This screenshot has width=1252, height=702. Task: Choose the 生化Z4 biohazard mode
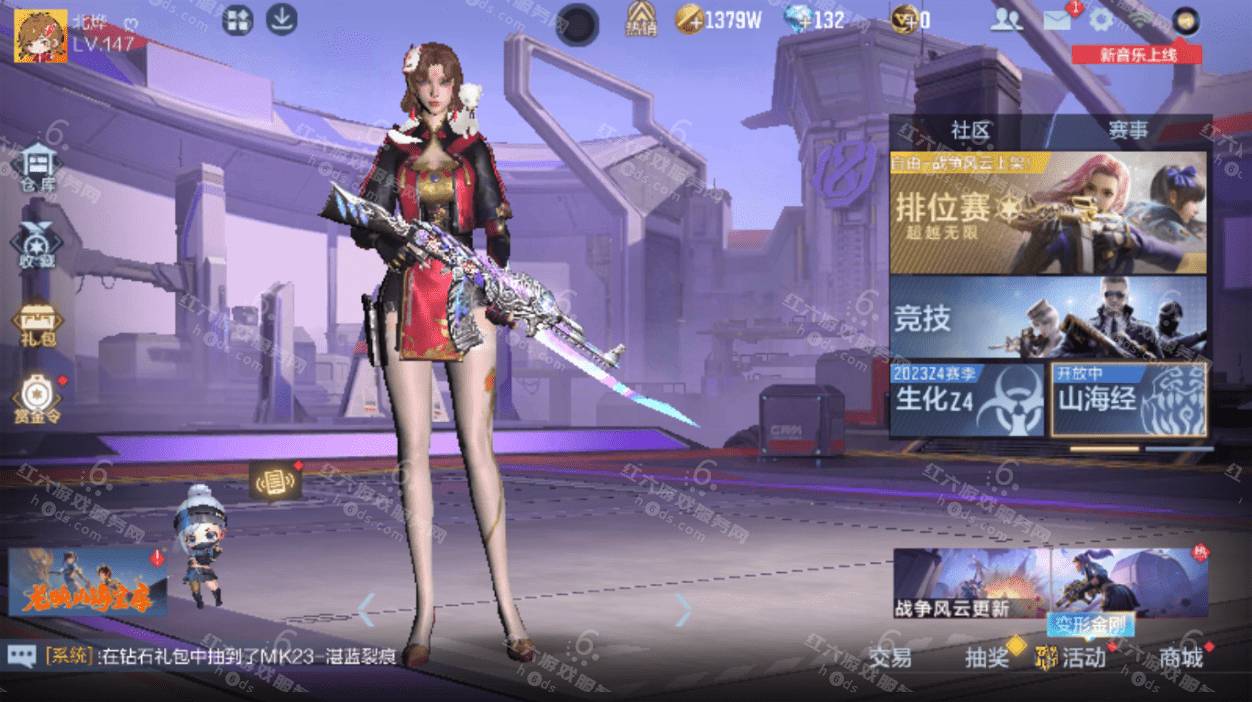coord(967,400)
